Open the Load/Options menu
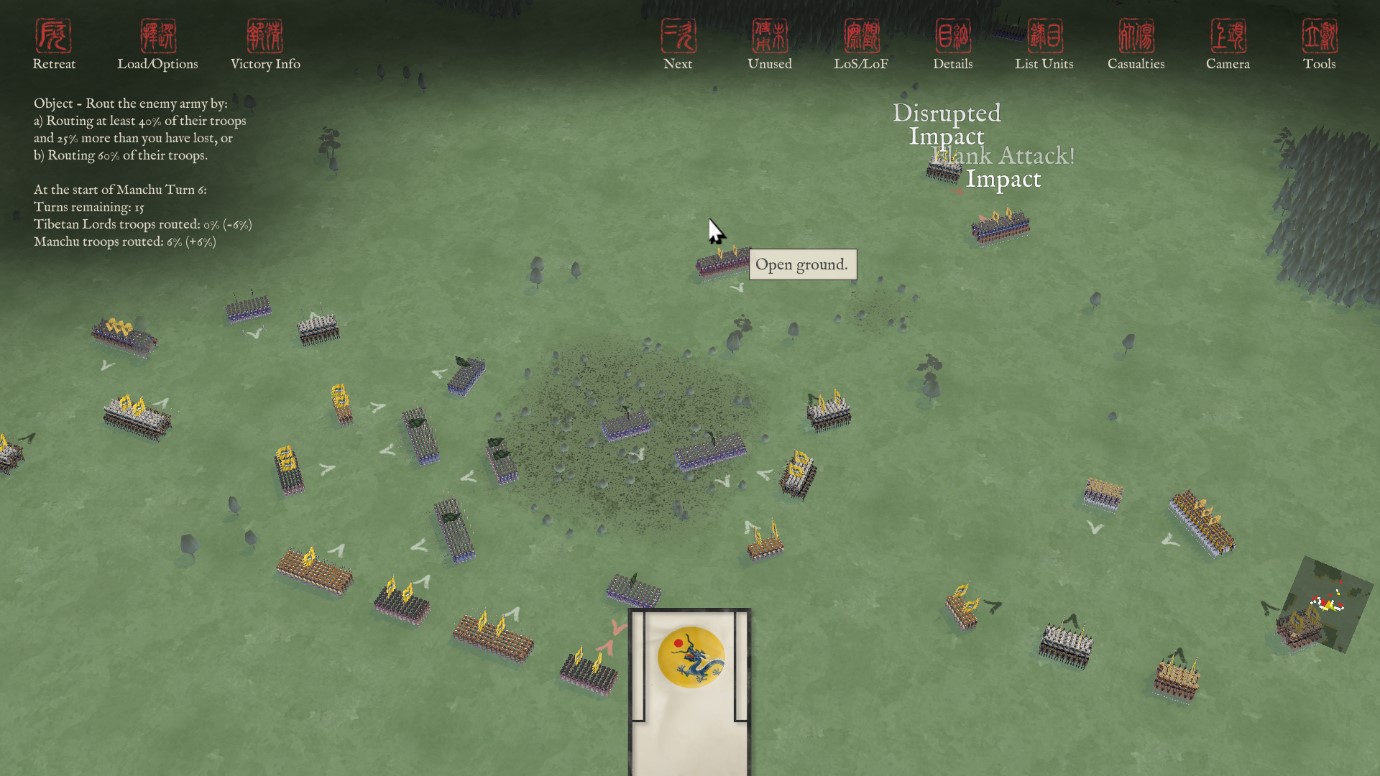Image resolution: width=1380 pixels, height=776 pixels. coord(158,45)
